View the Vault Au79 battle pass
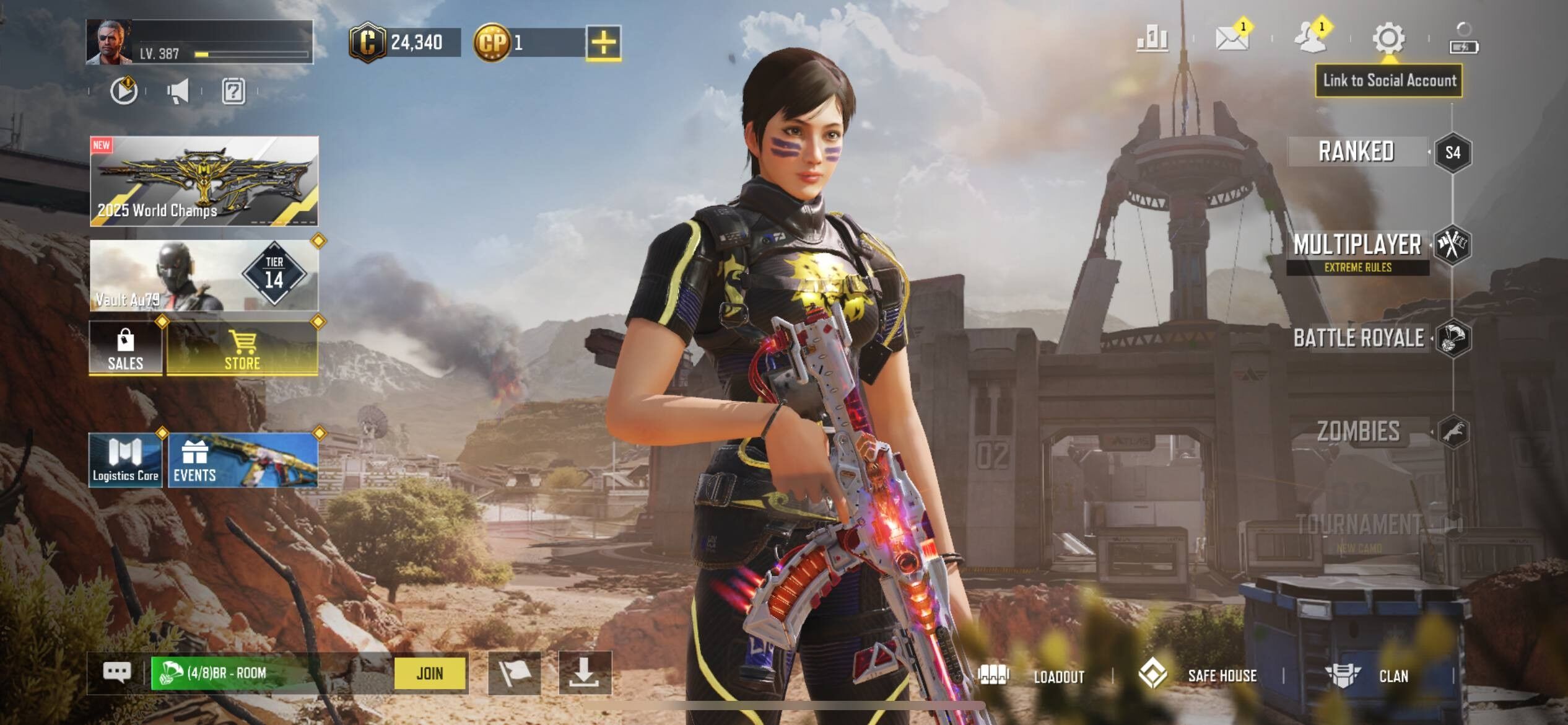 204,276
